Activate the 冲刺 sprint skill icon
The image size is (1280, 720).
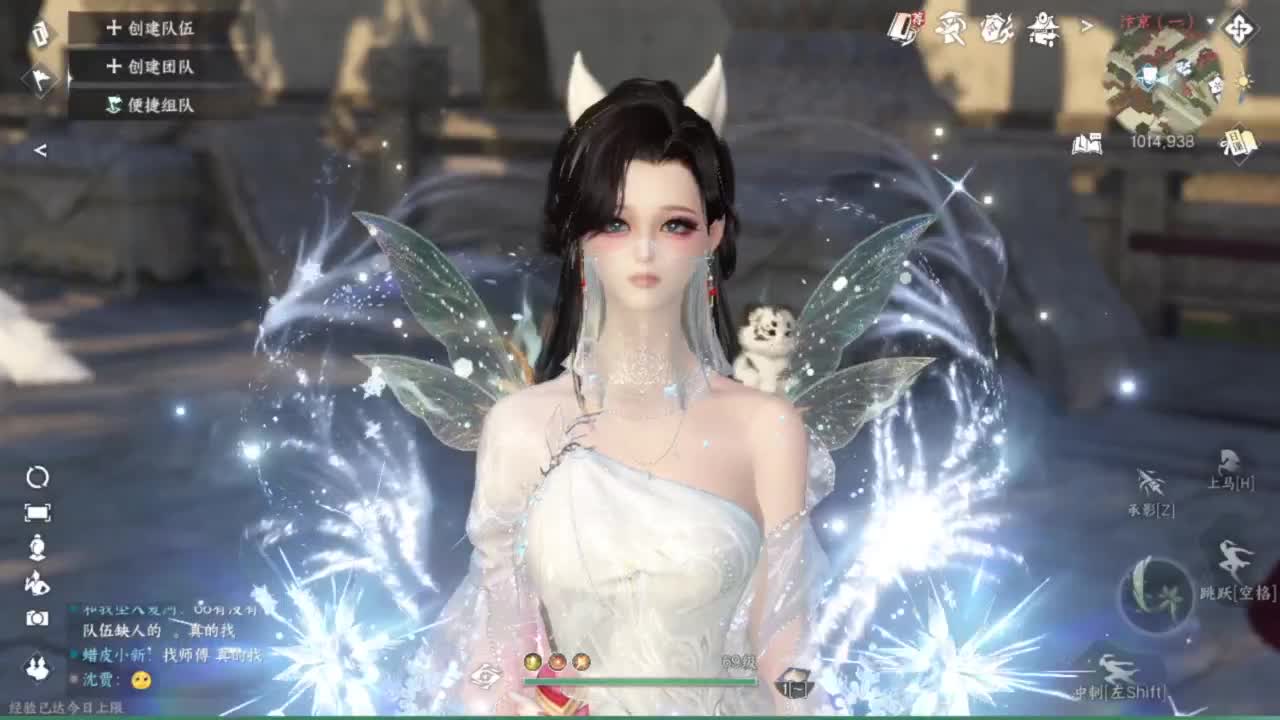[x=1117, y=668]
